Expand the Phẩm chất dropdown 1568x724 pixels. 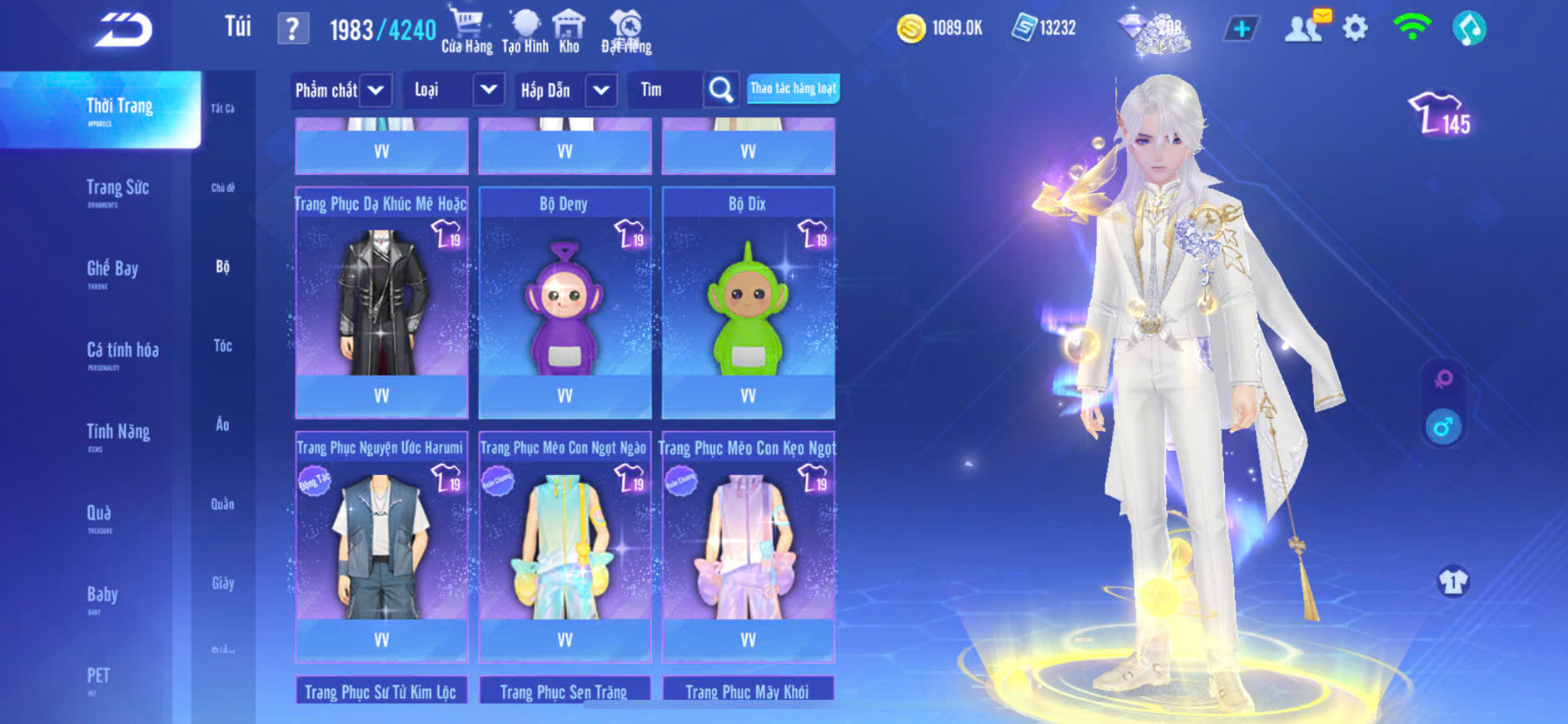376,90
